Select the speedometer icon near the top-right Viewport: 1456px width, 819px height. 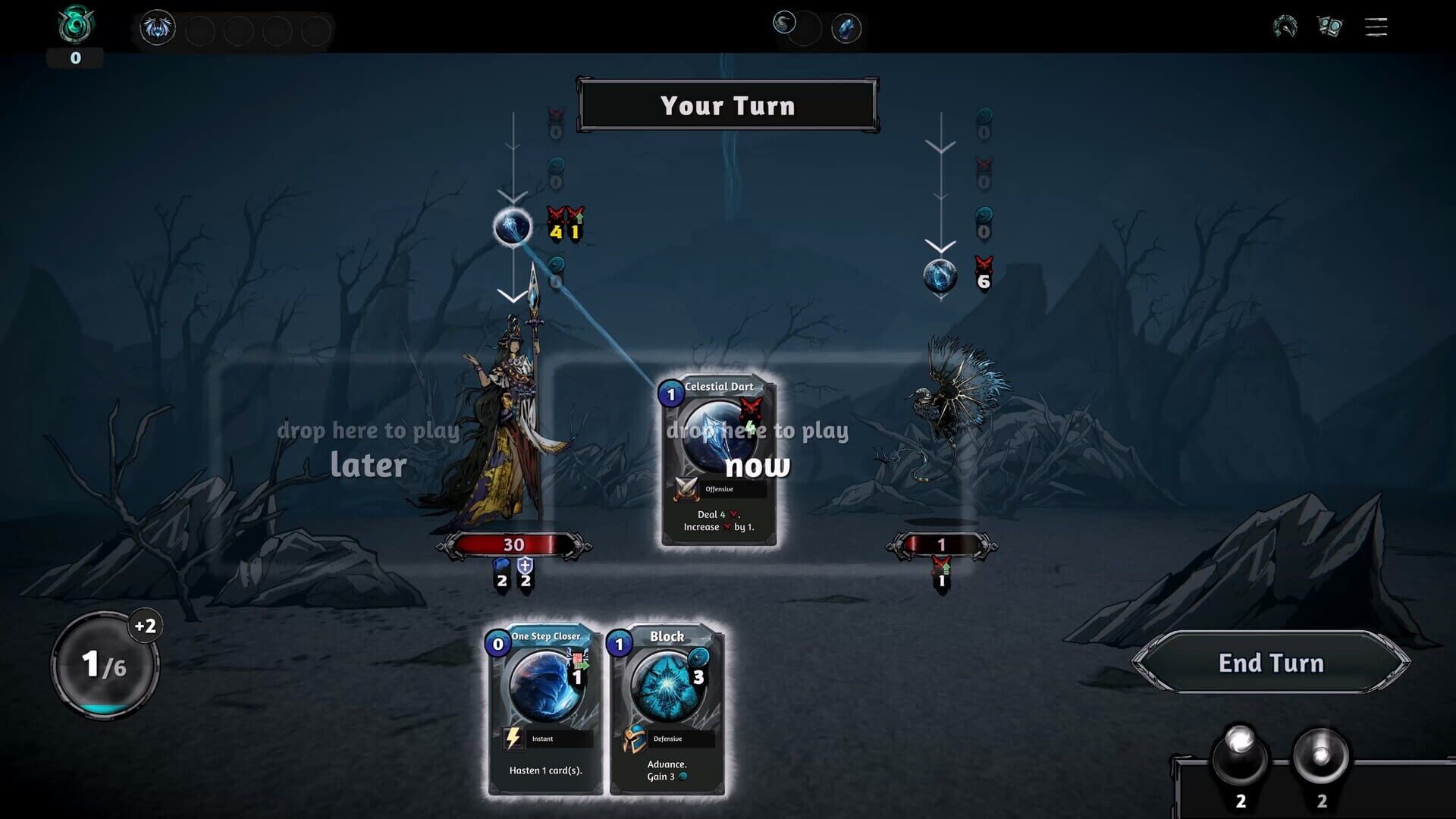click(1285, 27)
